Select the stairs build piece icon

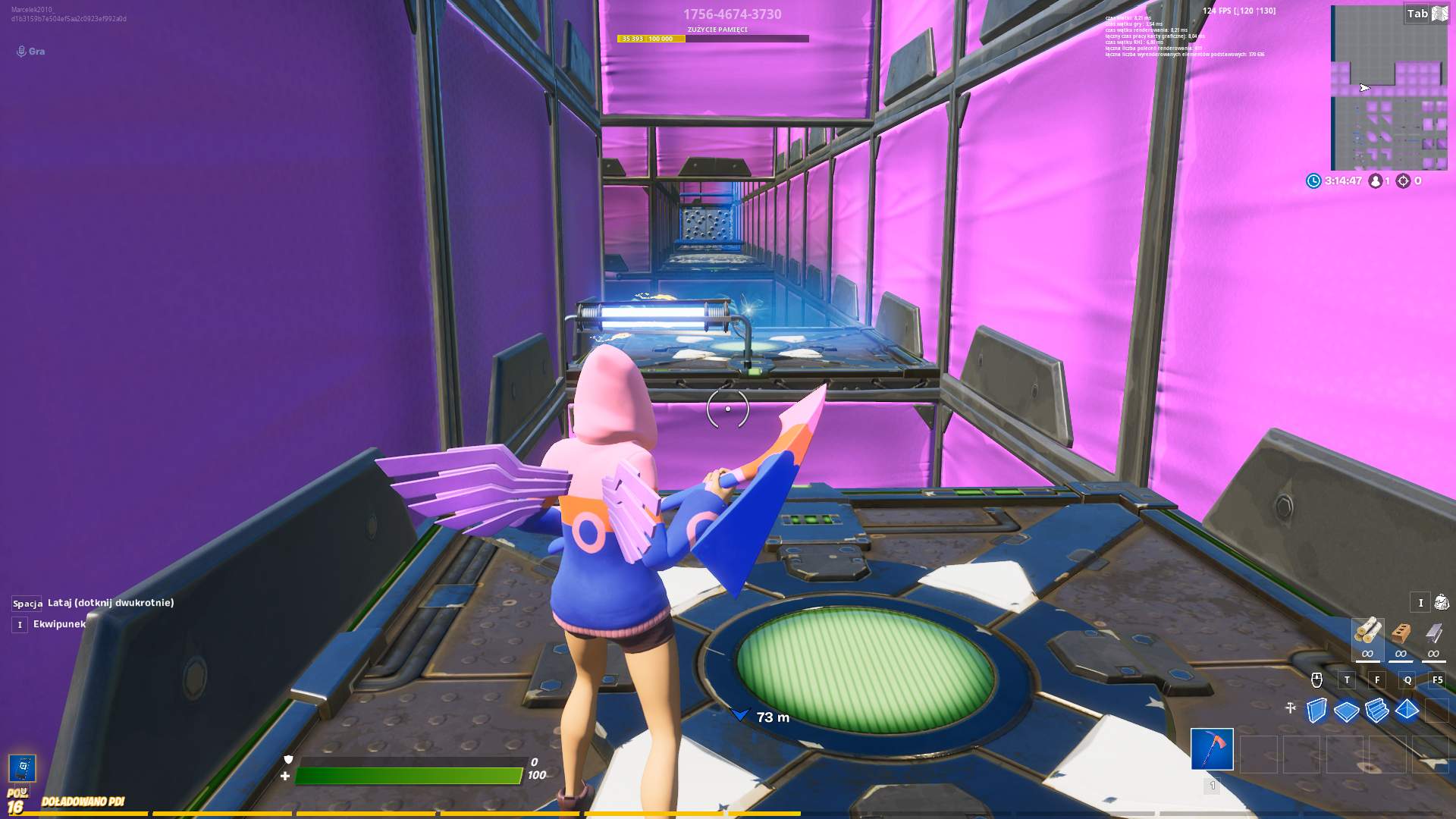tap(1376, 711)
